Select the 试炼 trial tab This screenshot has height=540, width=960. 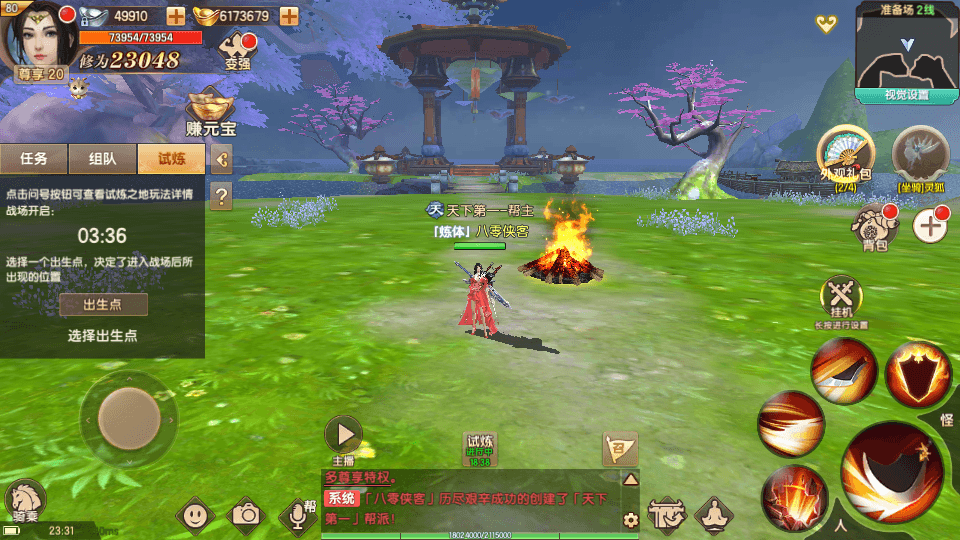[170, 158]
